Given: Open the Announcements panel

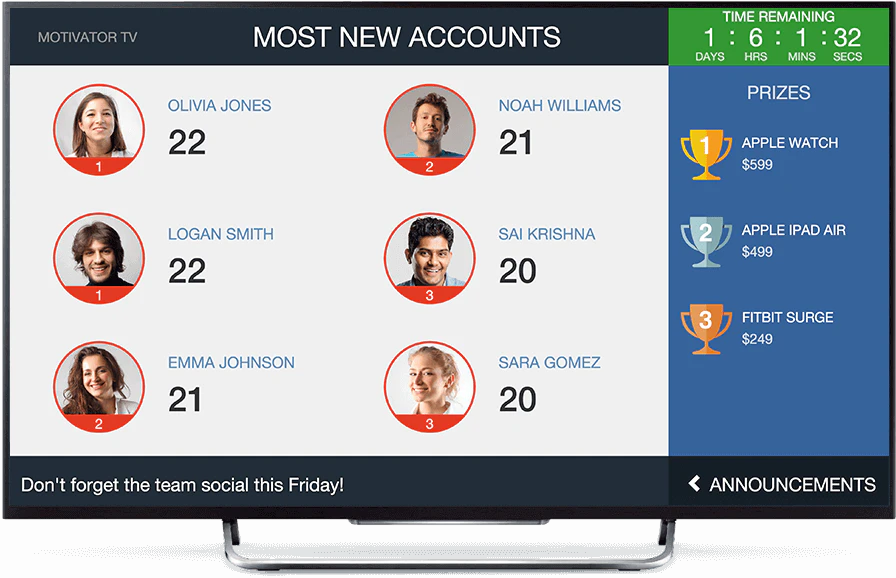Looking at the screenshot, I should 781,485.
